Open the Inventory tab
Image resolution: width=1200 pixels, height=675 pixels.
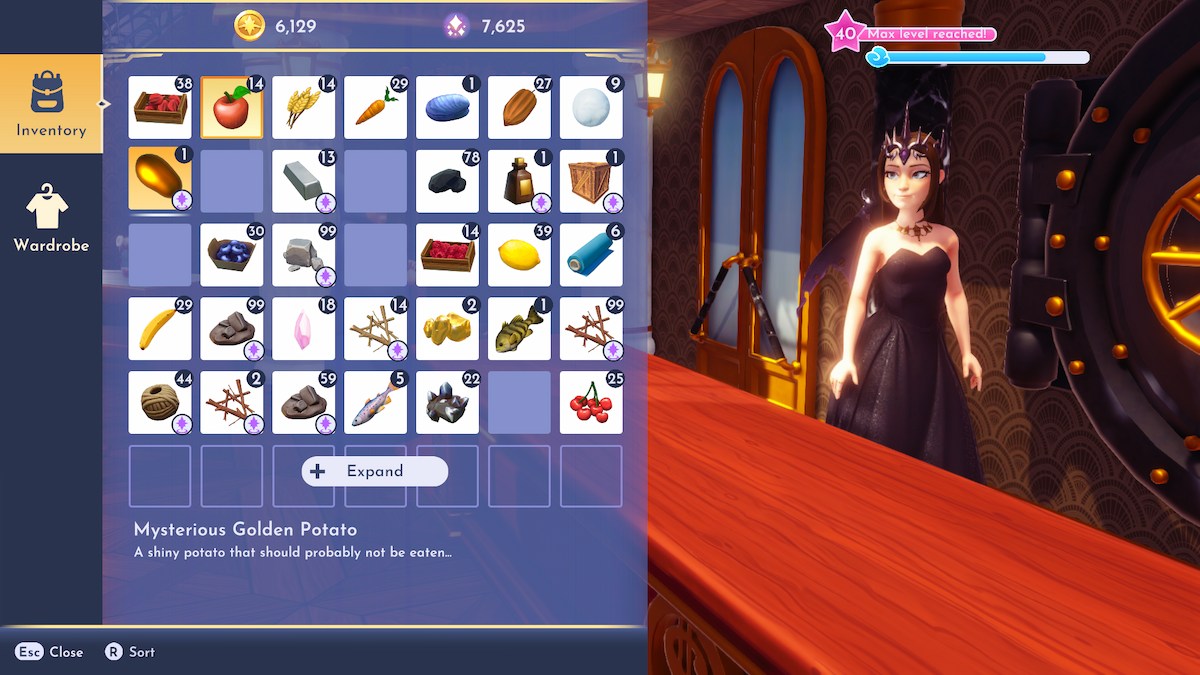pos(51,104)
